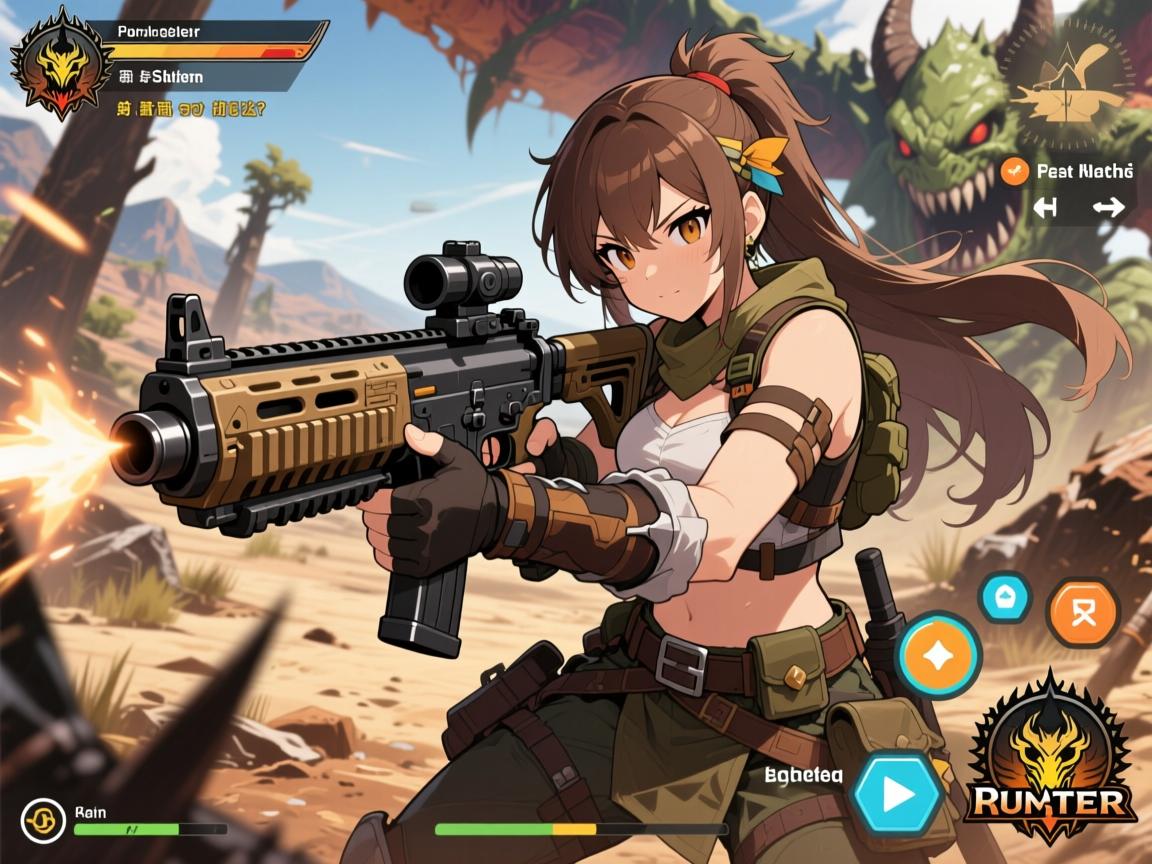Screen dimensions: 1152x864
Task: Hit the blue hexagon play arrow button
Action: pyautogui.click(x=897, y=794)
